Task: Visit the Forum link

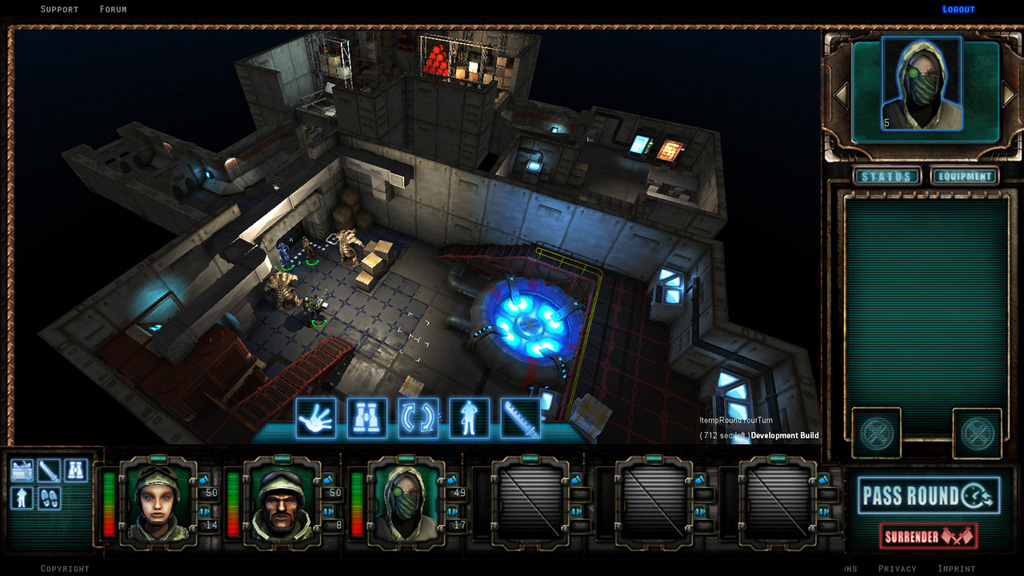Action: click(113, 9)
